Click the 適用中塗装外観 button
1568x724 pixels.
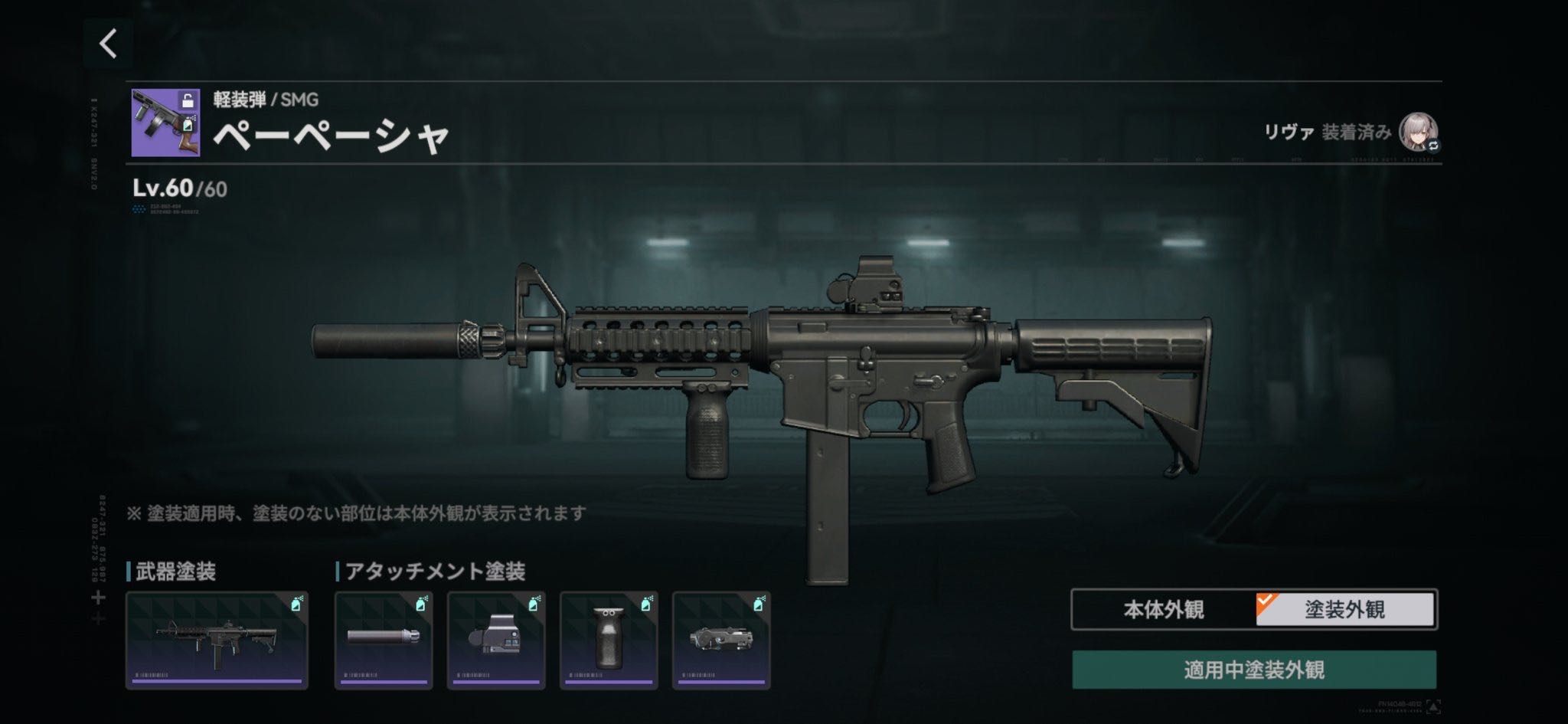(x=1253, y=670)
